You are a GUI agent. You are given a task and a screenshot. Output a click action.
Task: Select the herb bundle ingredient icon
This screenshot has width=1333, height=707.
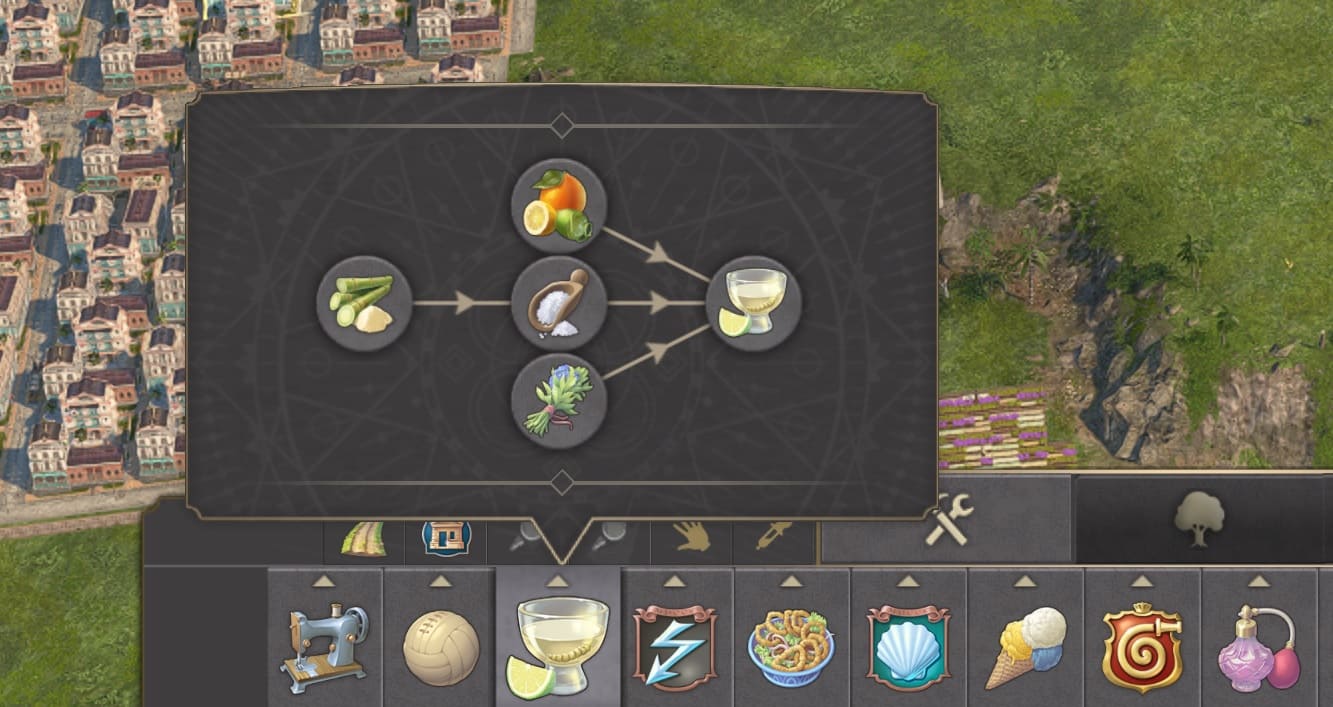coord(558,400)
